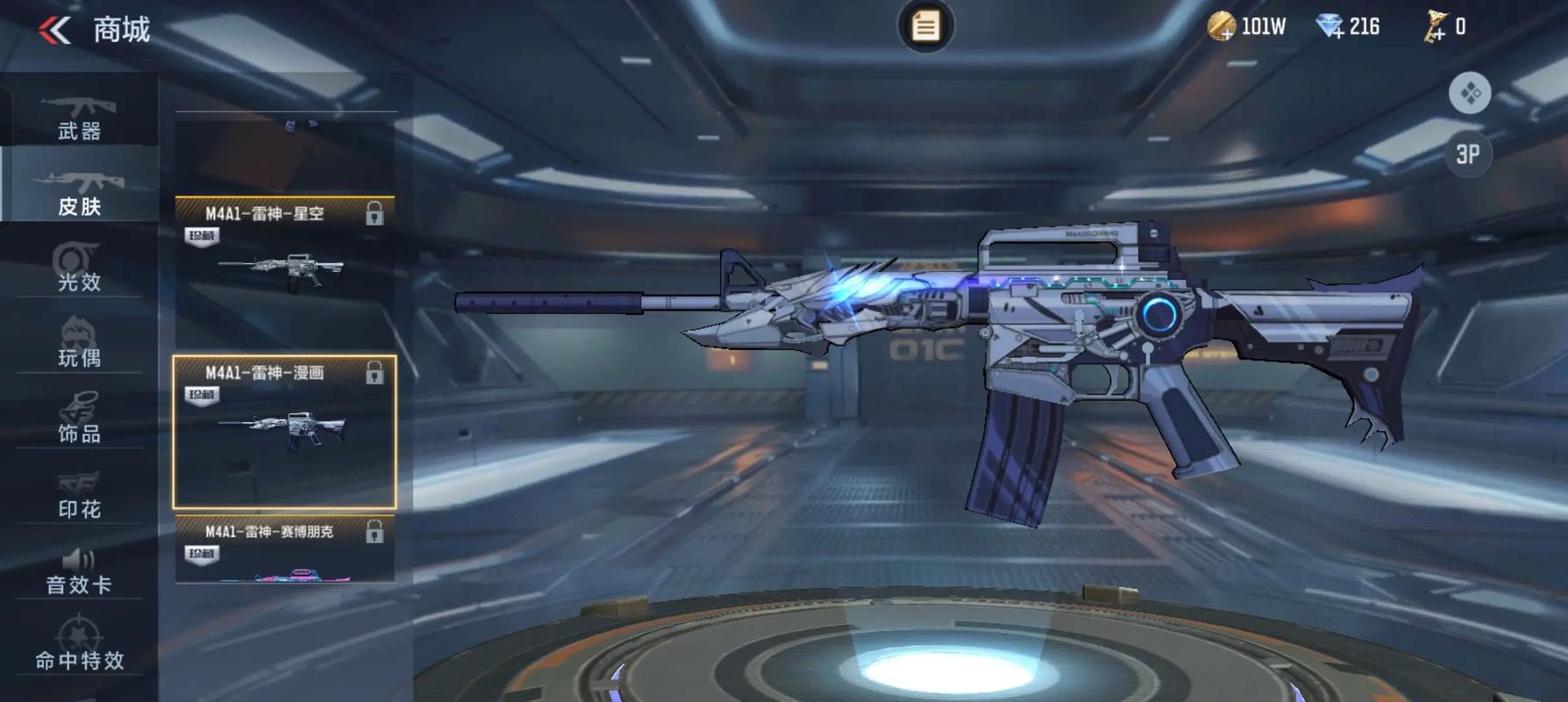Open the list icon at top center
The width and height of the screenshot is (1568, 702).
pyautogui.click(x=925, y=26)
